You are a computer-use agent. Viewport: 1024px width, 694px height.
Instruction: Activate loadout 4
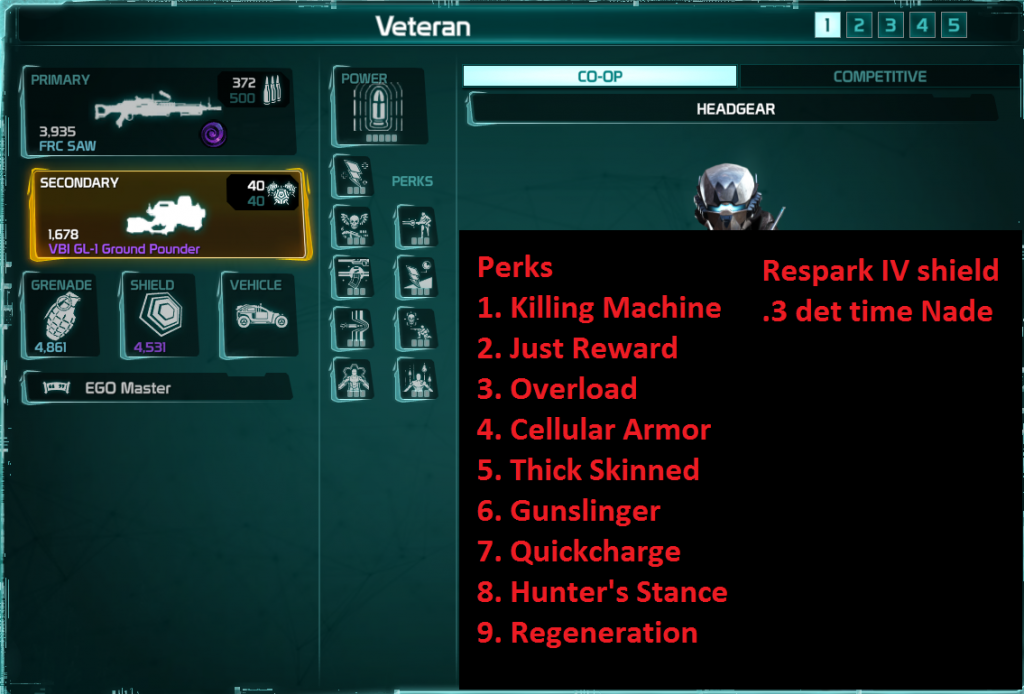921,25
